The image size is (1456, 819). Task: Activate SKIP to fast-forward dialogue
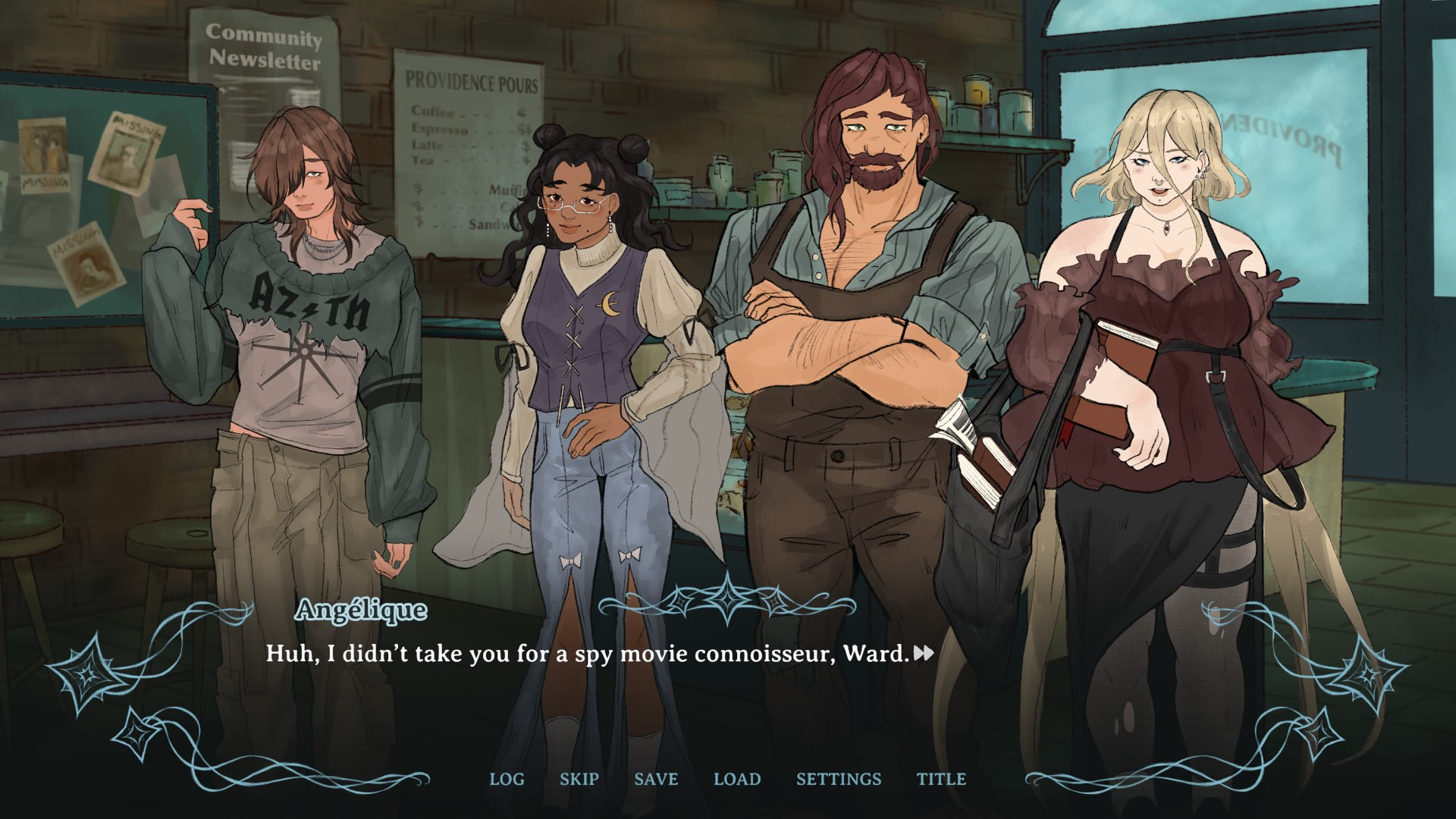(x=579, y=779)
